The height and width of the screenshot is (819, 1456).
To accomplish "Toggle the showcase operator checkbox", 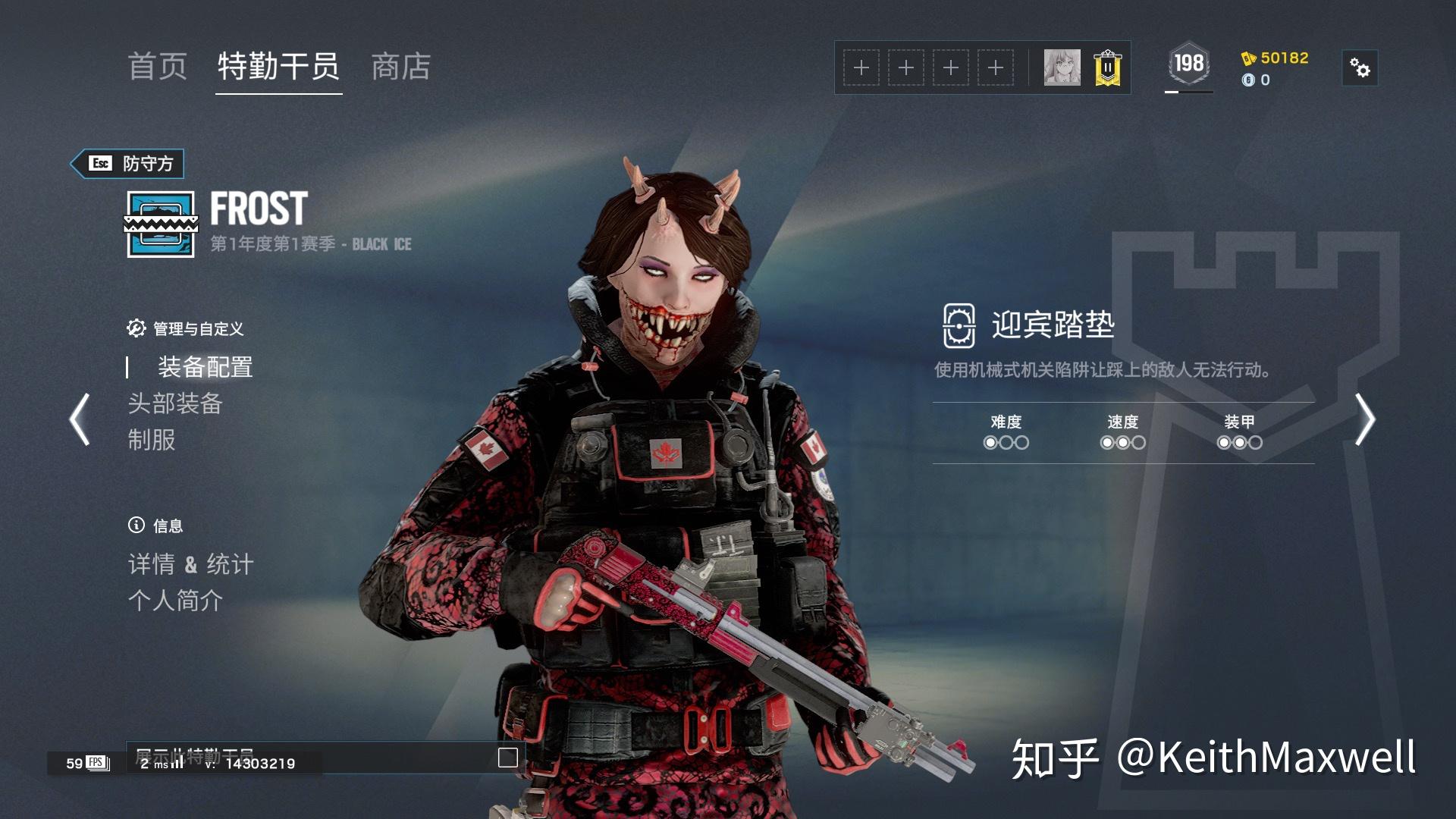I will coord(507,758).
